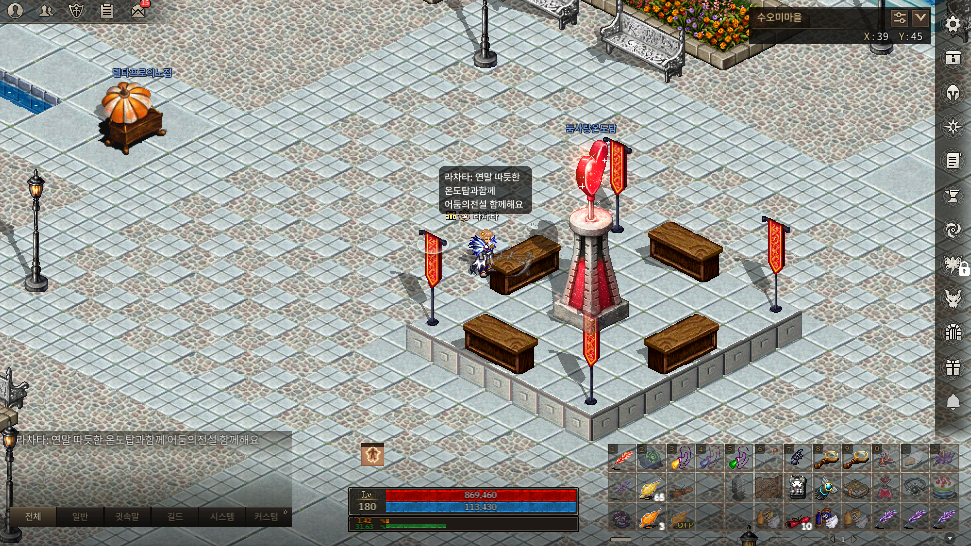Expand the 수오미마을 map dropdown arrow

(921, 18)
